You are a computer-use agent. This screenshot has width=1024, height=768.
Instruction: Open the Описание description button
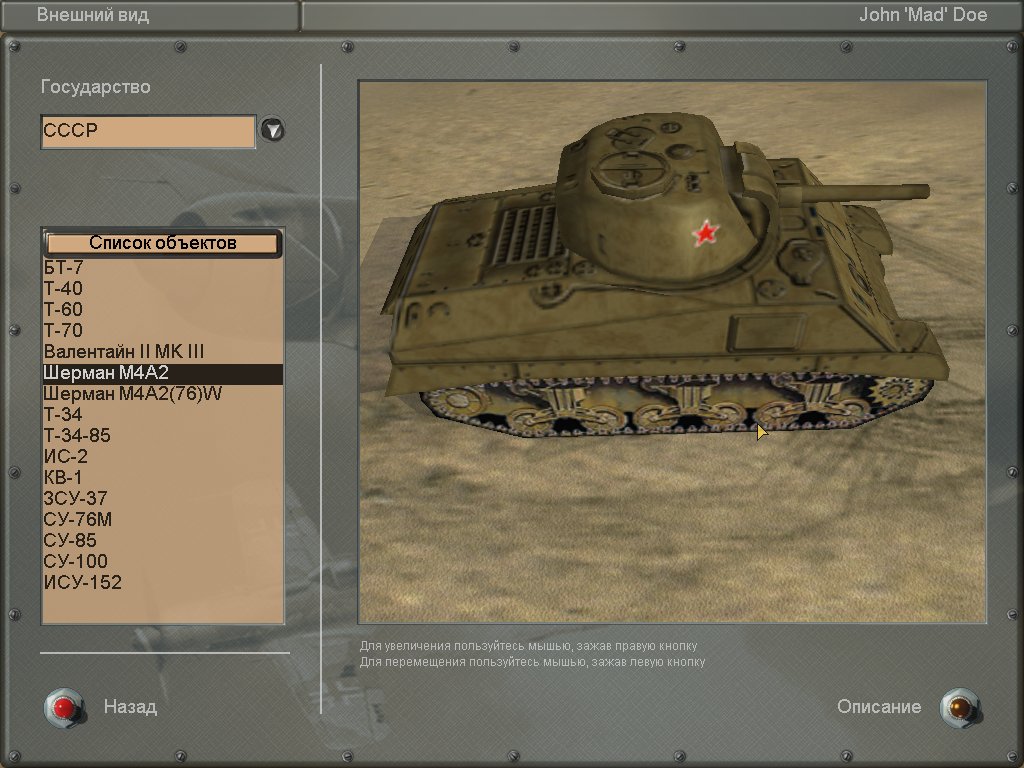point(959,707)
